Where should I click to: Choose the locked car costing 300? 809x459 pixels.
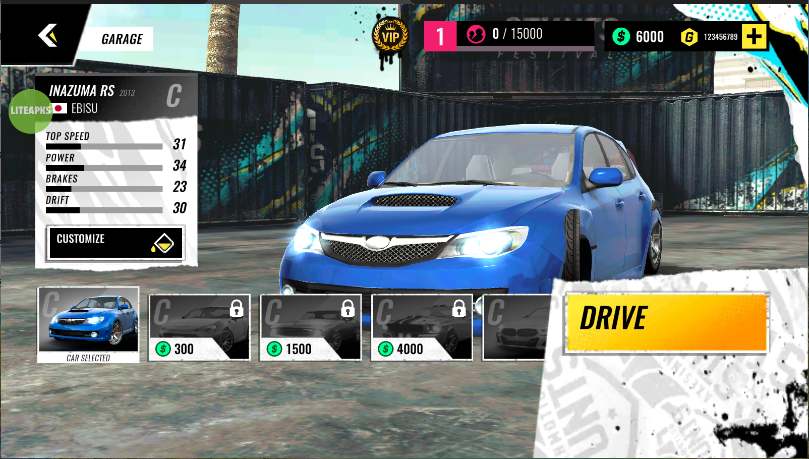tap(199, 327)
